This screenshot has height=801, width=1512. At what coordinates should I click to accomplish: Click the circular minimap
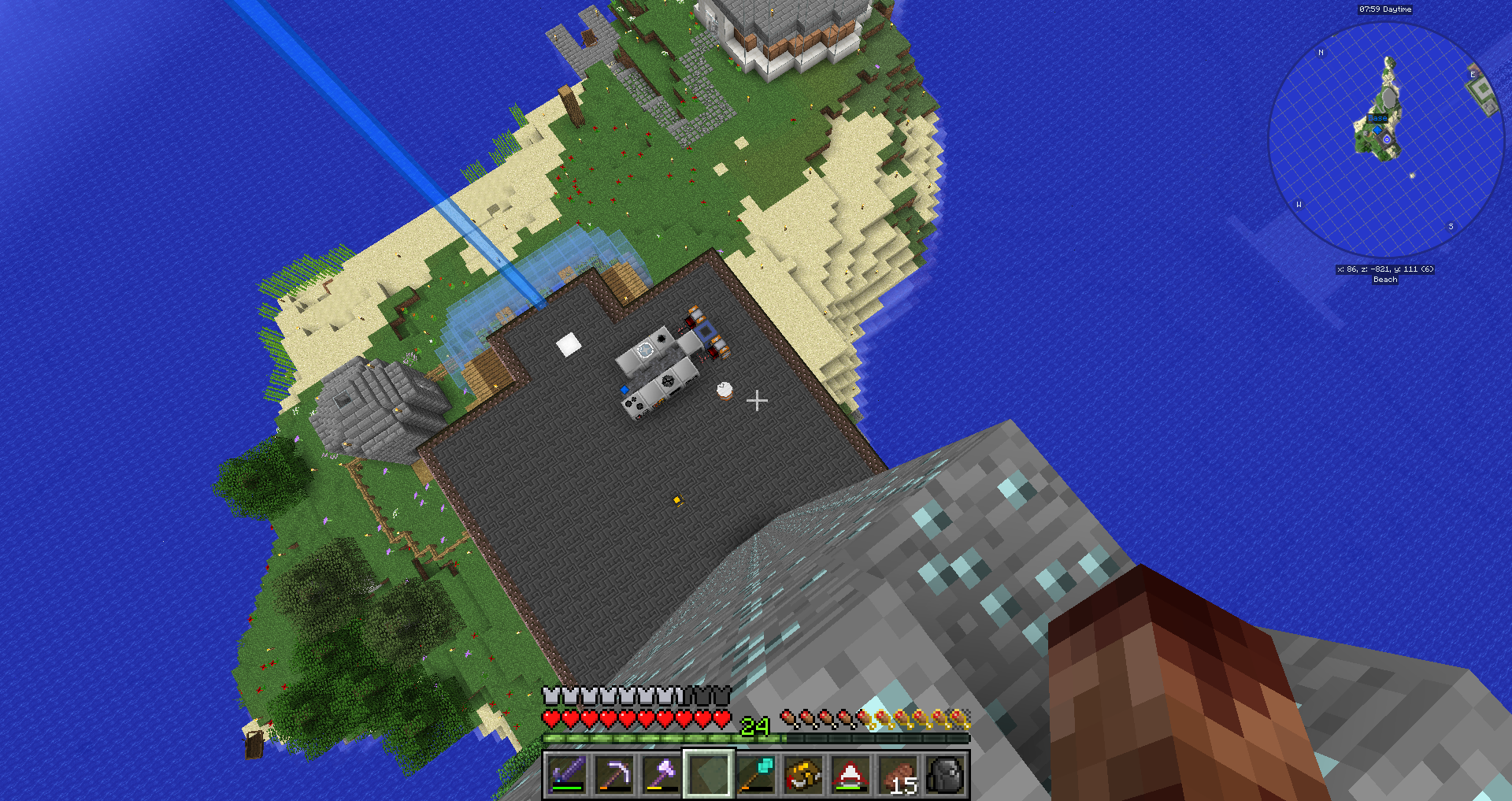(1386, 139)
